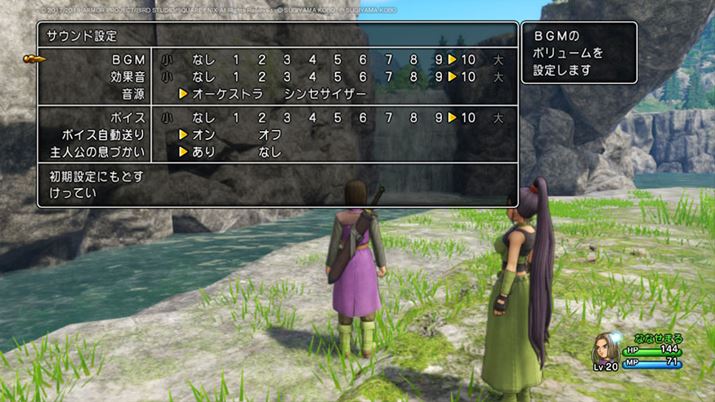Set 主人公の息づかい to なし

click(270, 152)
